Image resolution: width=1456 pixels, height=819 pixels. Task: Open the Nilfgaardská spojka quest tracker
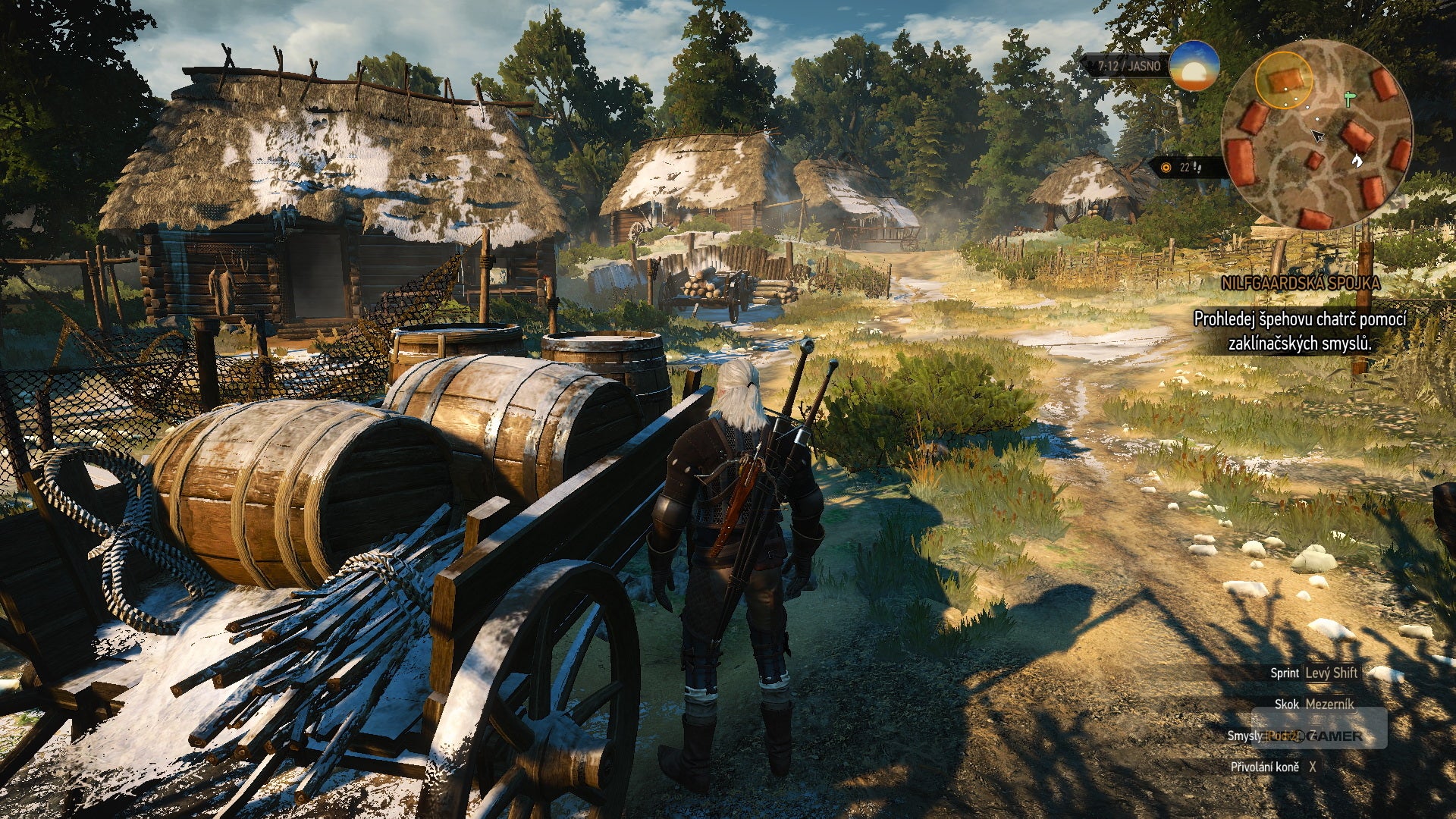pyautogui.click(x=1300, y=284)
